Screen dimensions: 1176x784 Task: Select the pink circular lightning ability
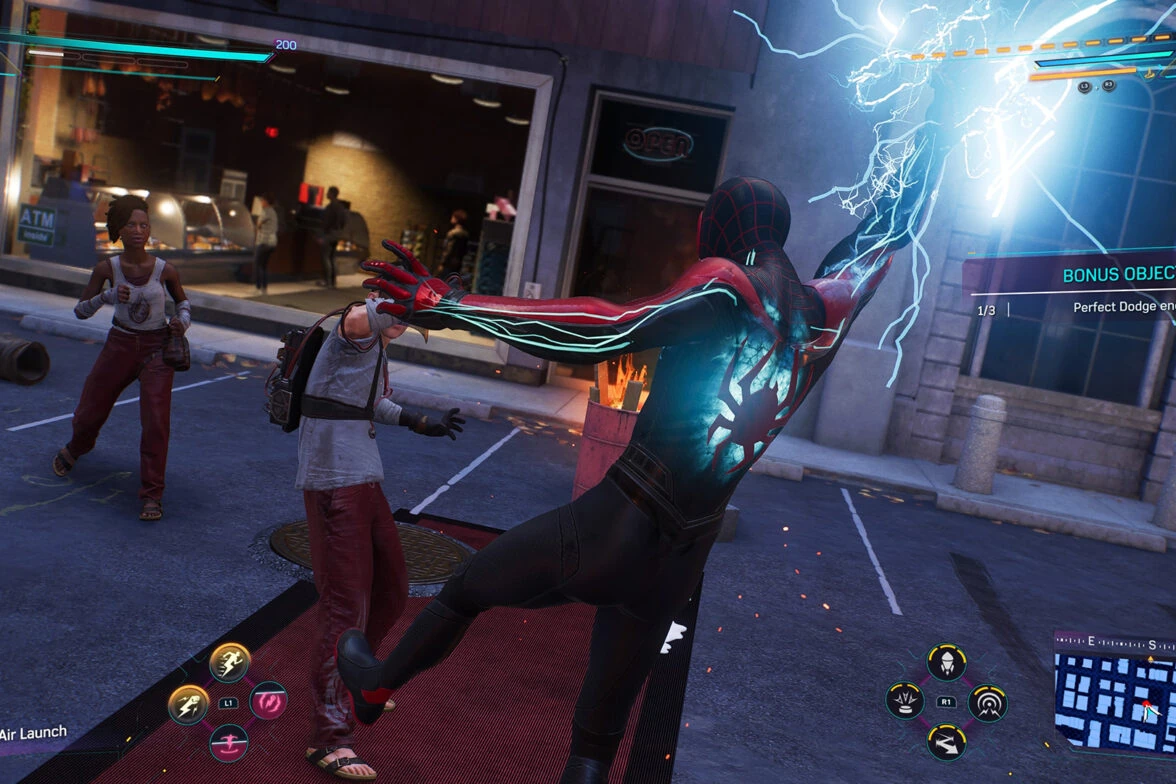tap(269, 701)
